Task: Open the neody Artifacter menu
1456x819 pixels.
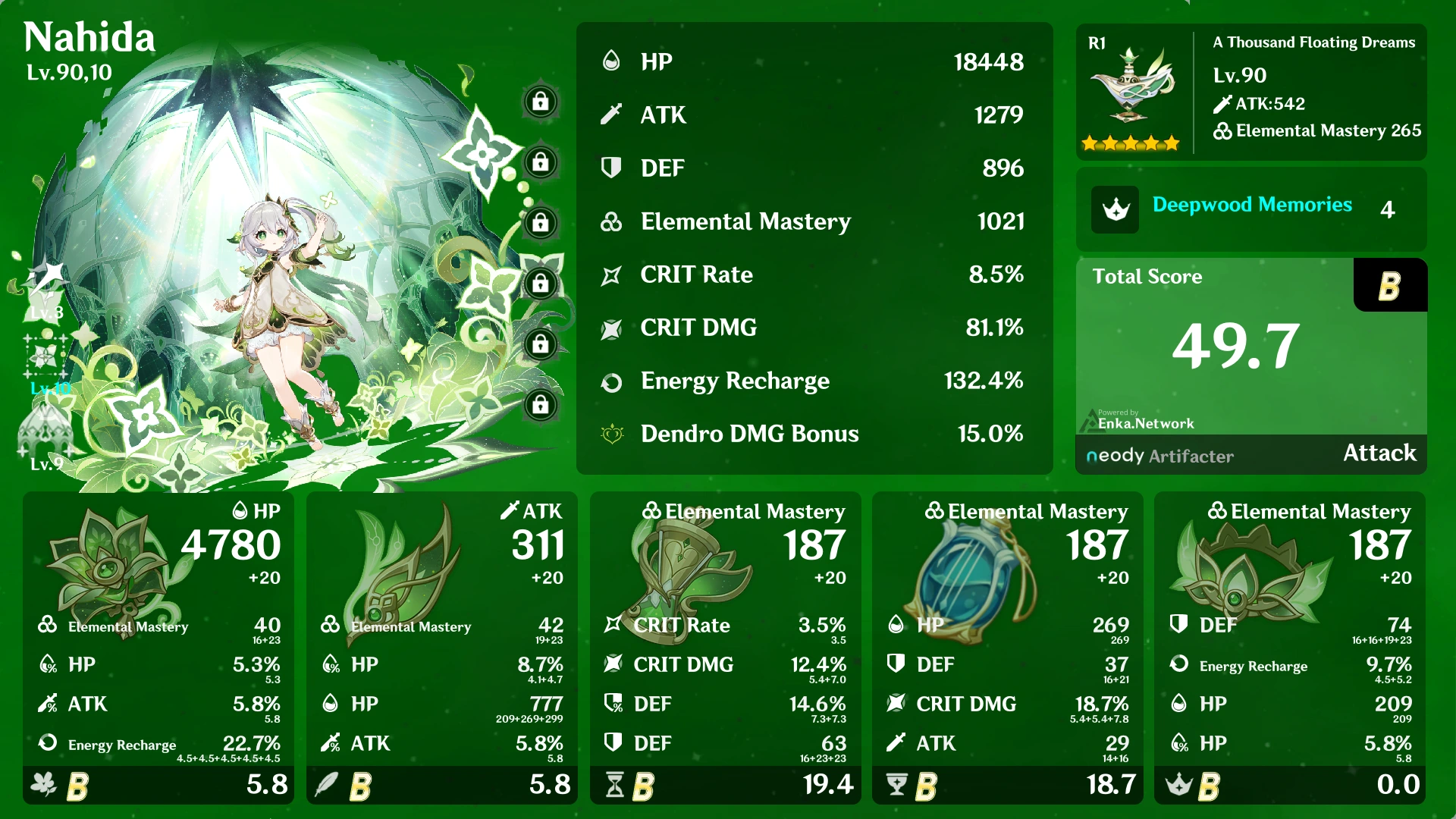Action: 1159,456
